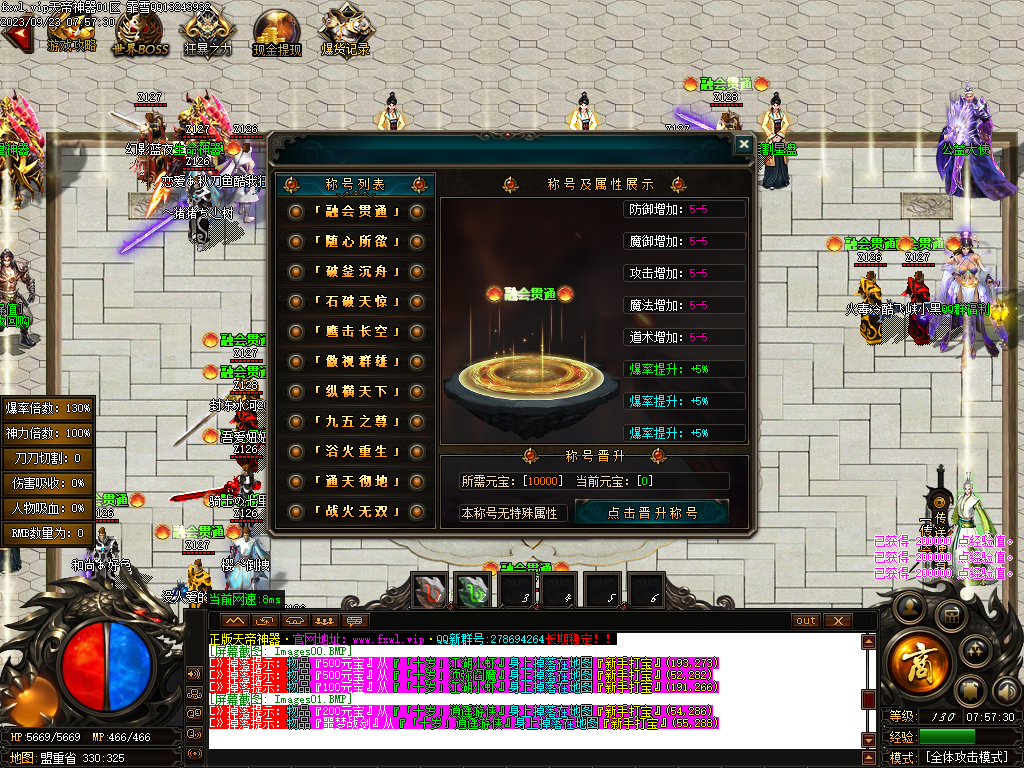Open the 游戏攻略 game guide icon
The image size is (1024, 768).
click(72, 32)
